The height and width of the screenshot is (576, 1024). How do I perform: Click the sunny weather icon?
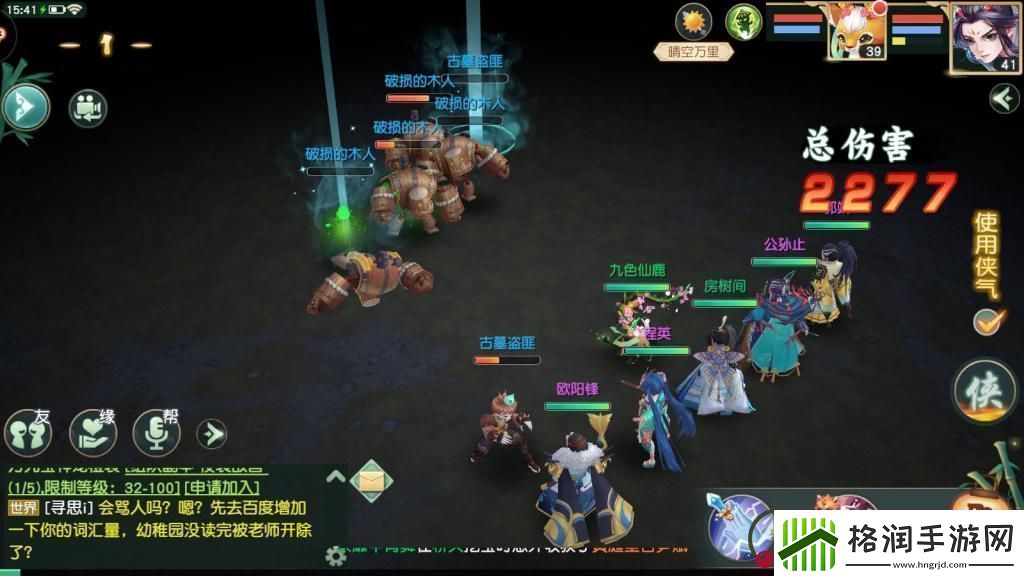coord(692,21)
